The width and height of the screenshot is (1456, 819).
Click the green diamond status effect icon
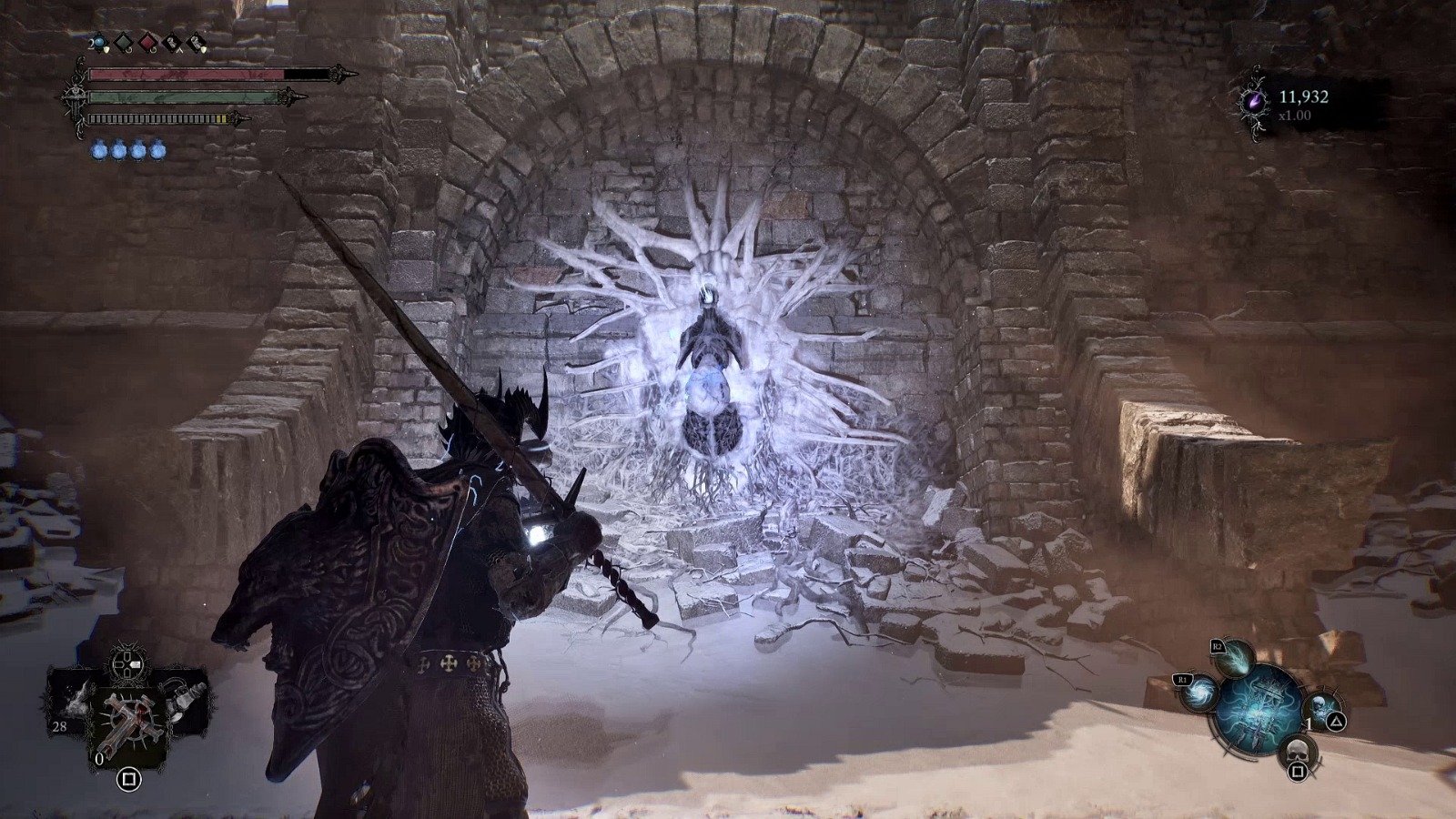[x=124, y=42]
